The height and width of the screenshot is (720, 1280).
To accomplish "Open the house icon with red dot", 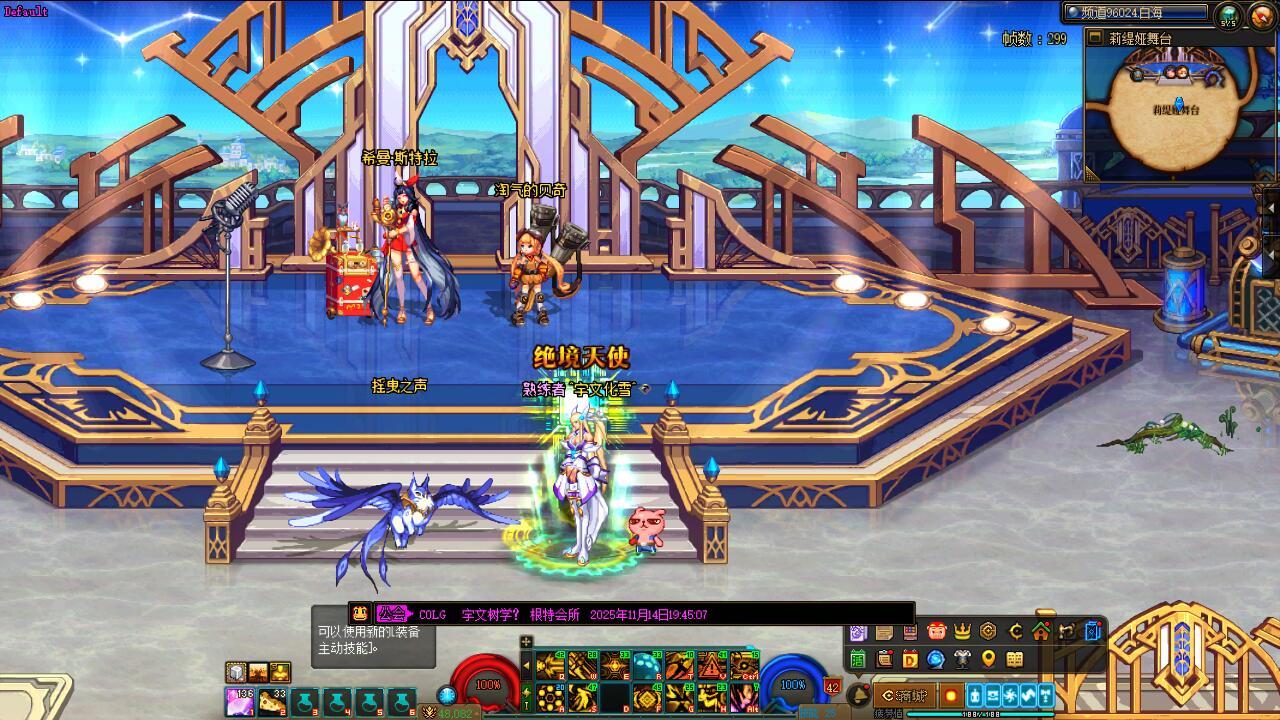I will (1040, 631).
